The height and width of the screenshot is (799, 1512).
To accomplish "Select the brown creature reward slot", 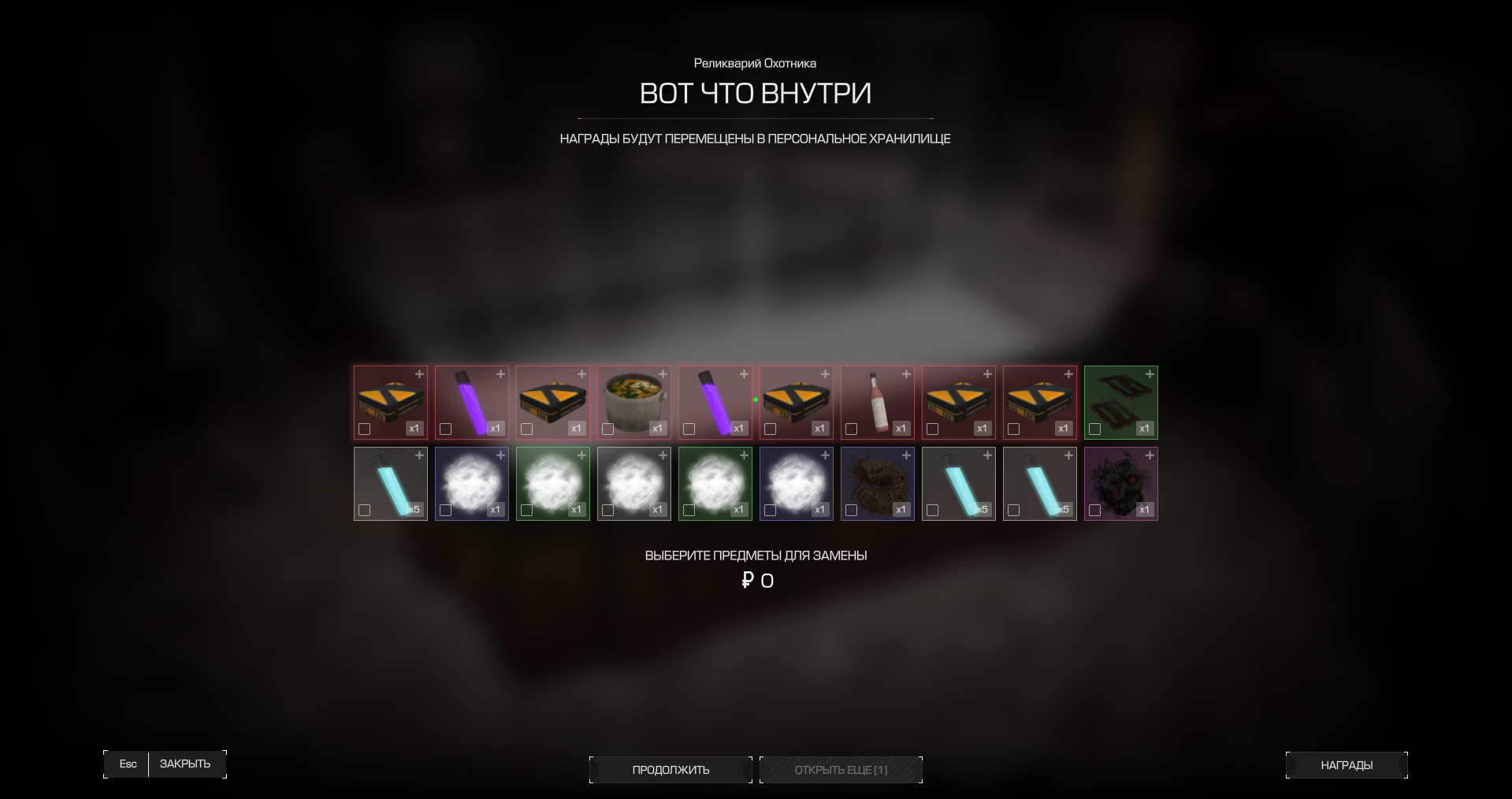I will pyautogui.click(x=878, y=481).
